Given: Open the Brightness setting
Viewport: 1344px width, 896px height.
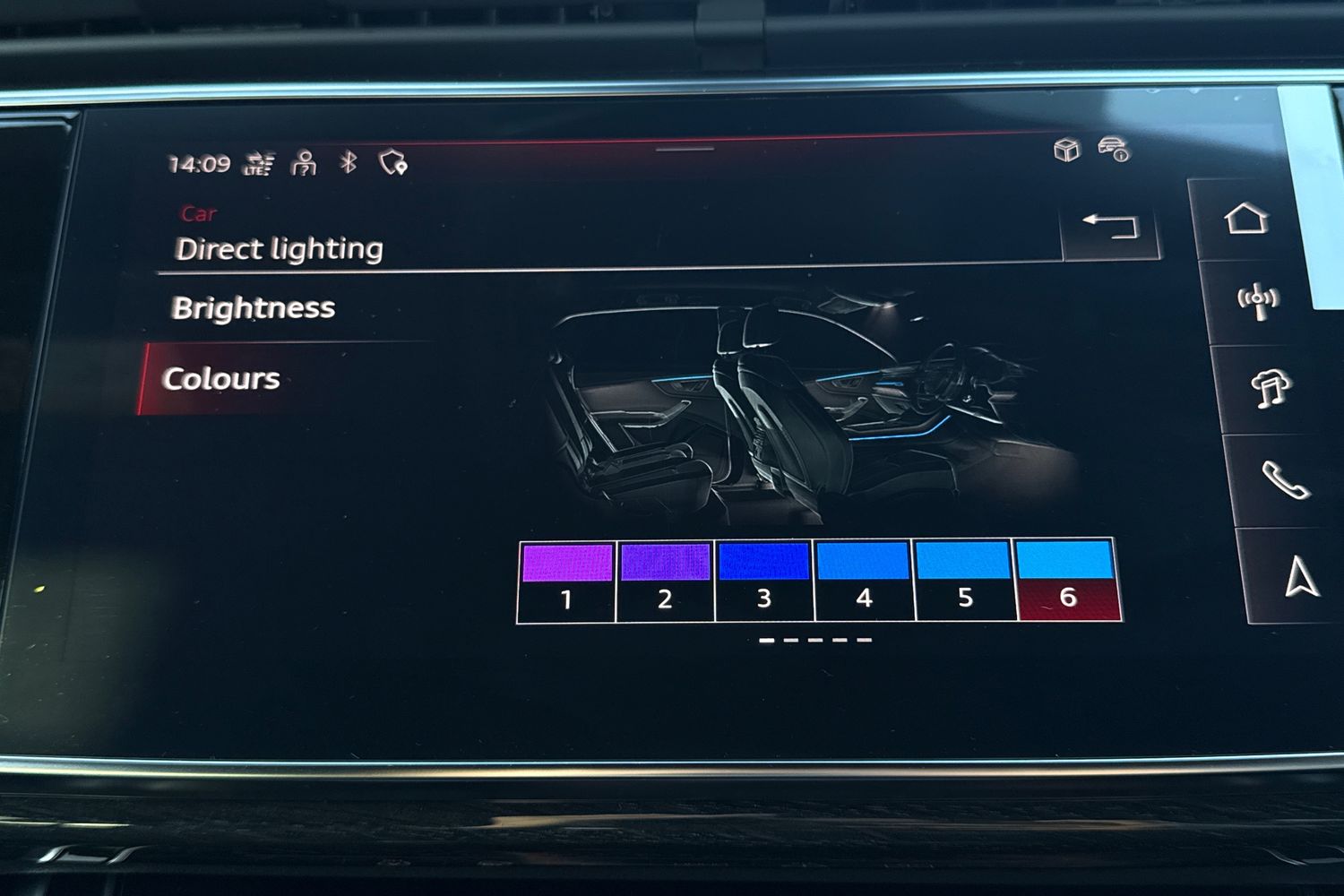Looking at the screenshot, I should pos(254,308).
